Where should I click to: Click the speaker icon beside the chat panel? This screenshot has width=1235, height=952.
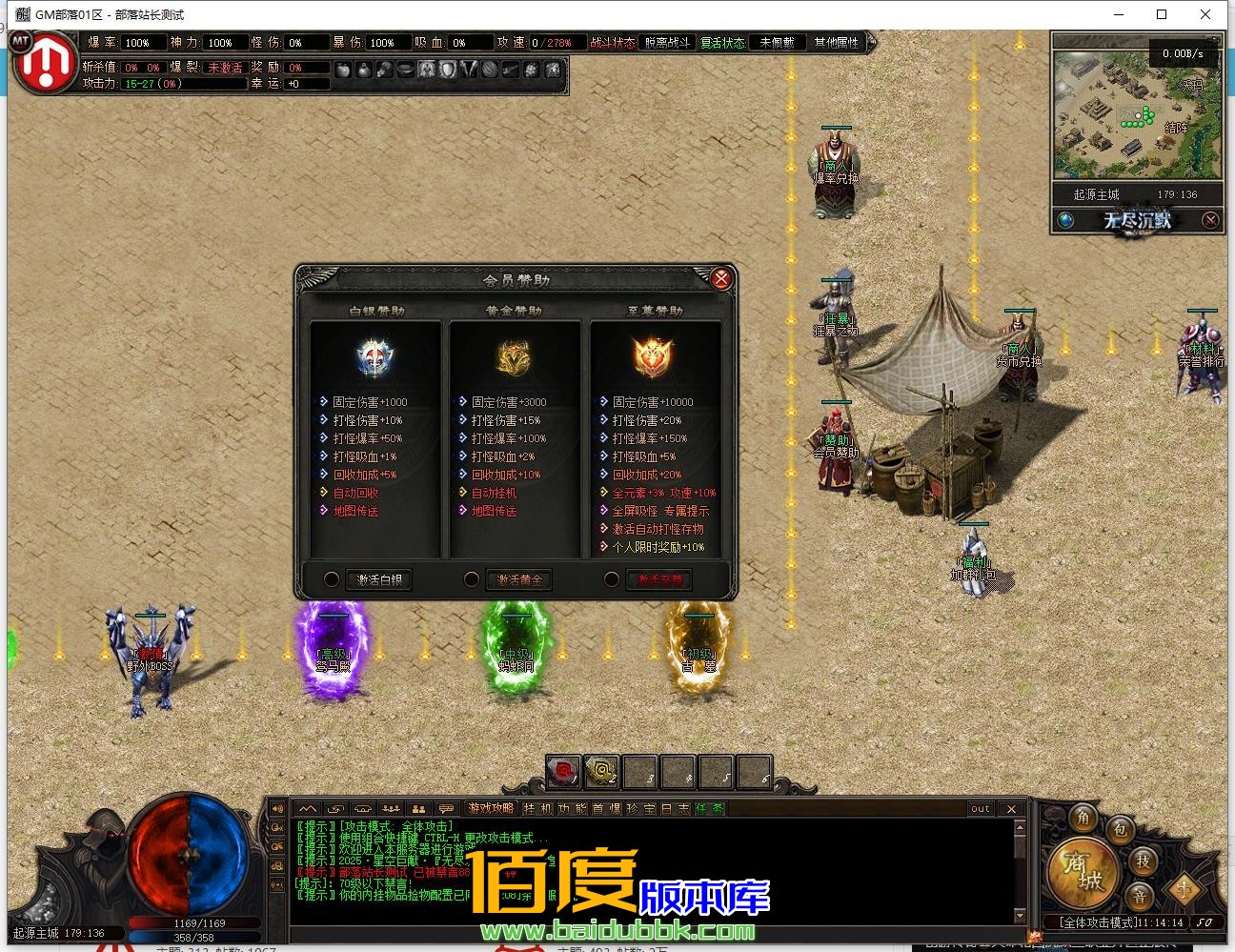pyautogui.click(x=278, y=807)
